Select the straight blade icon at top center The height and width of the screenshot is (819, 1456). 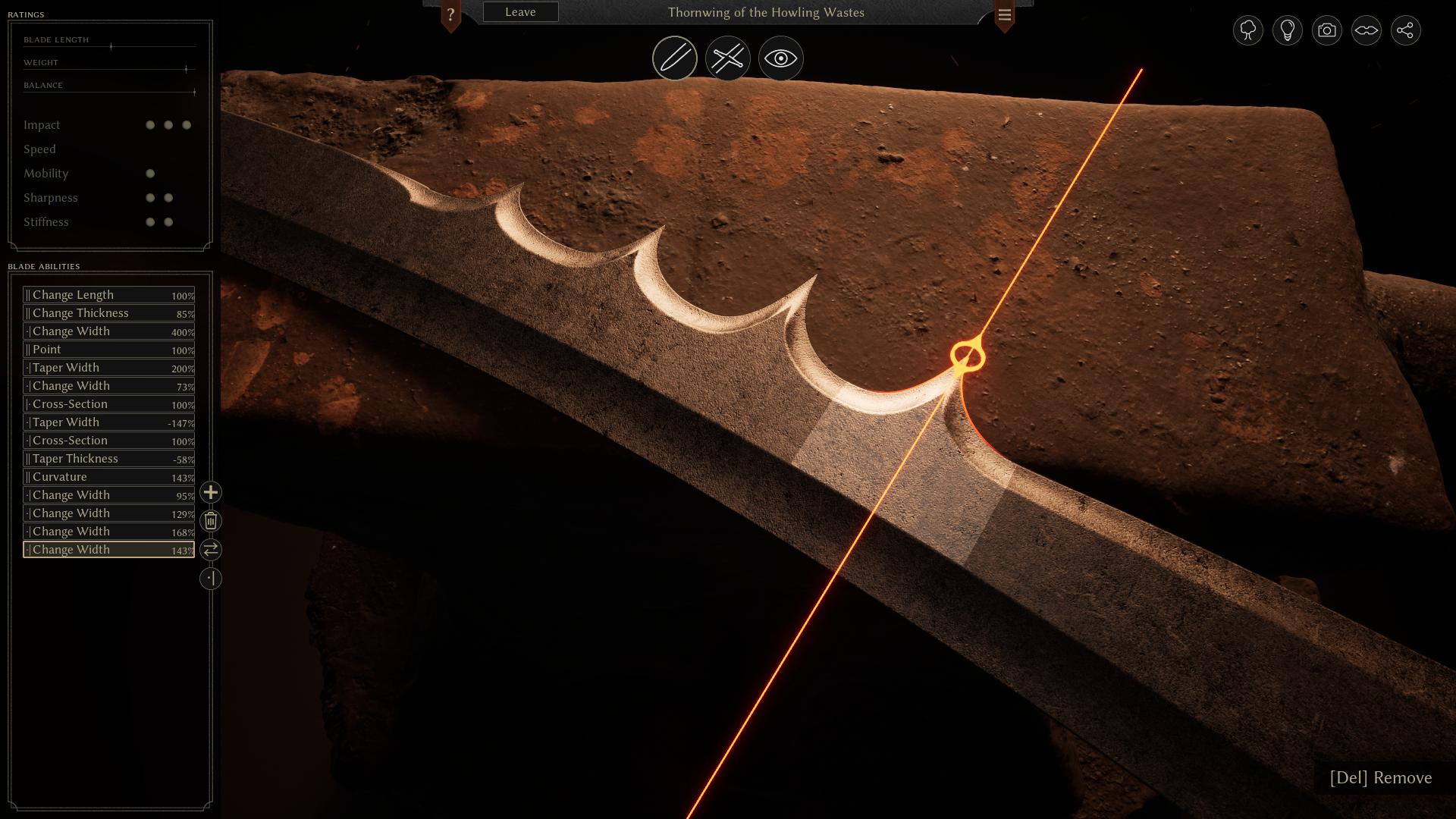(x=674, y=58)
